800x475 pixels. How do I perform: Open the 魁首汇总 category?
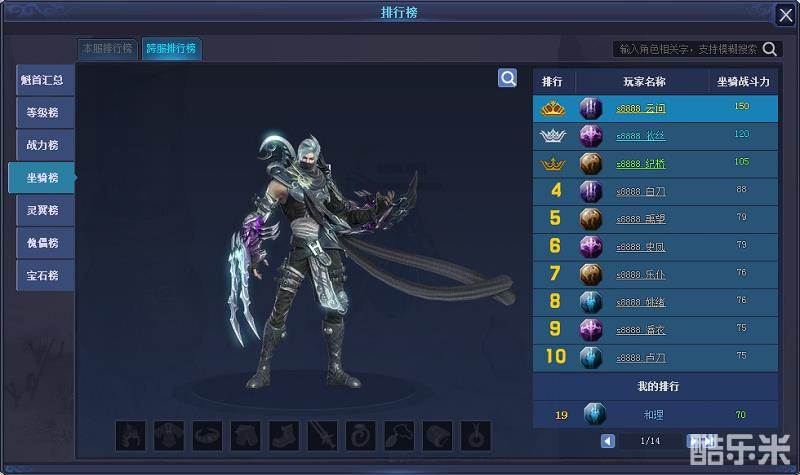[x=42, y=80]
